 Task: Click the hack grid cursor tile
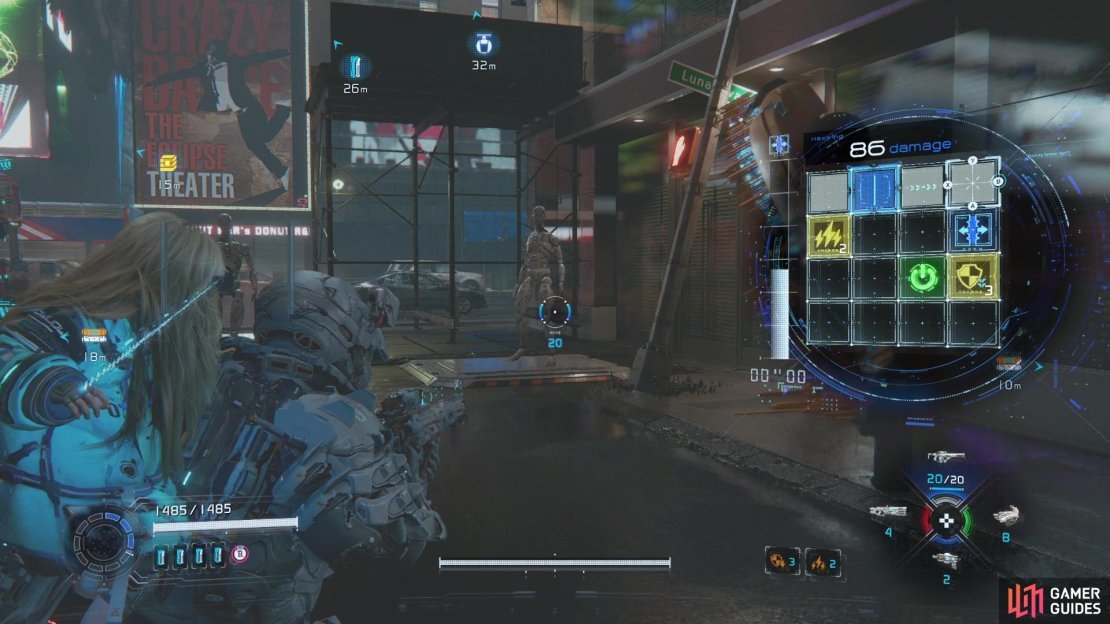coord(973,186)
